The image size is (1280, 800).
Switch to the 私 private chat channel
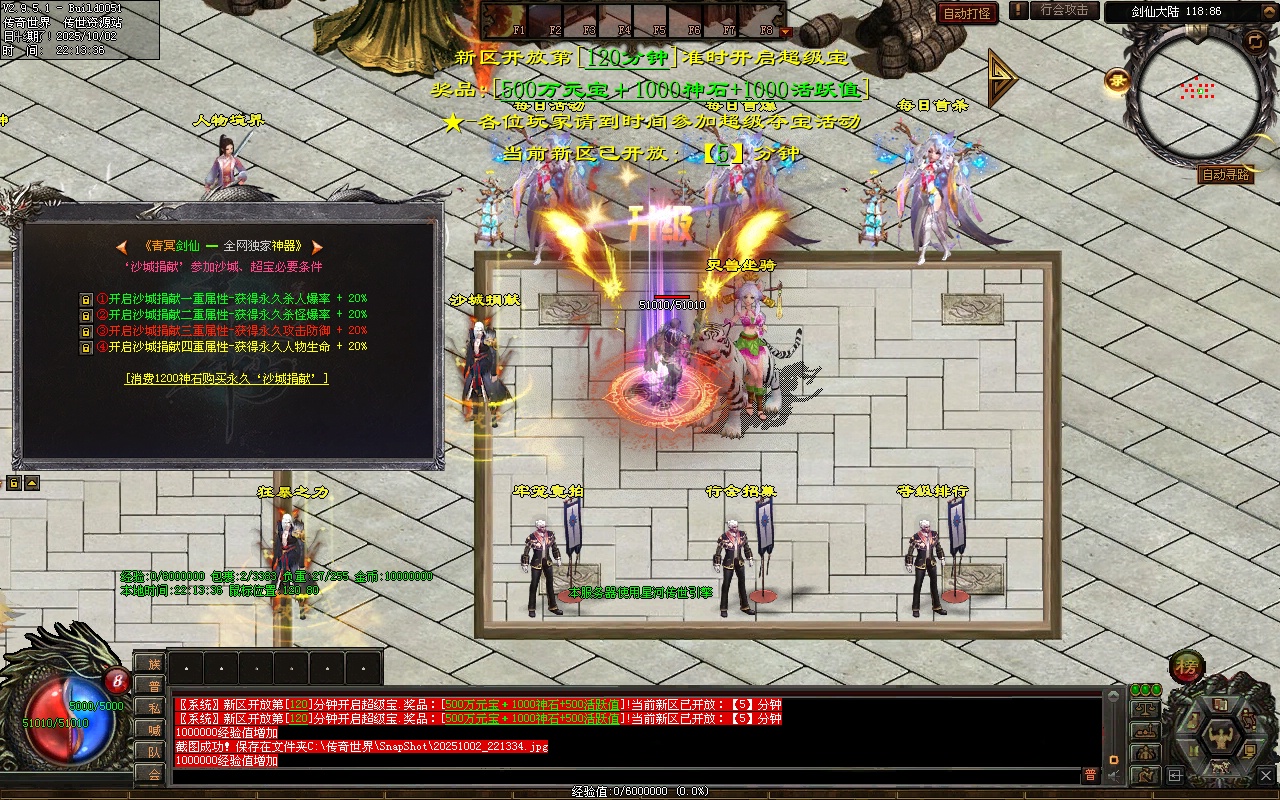point(153,707)
